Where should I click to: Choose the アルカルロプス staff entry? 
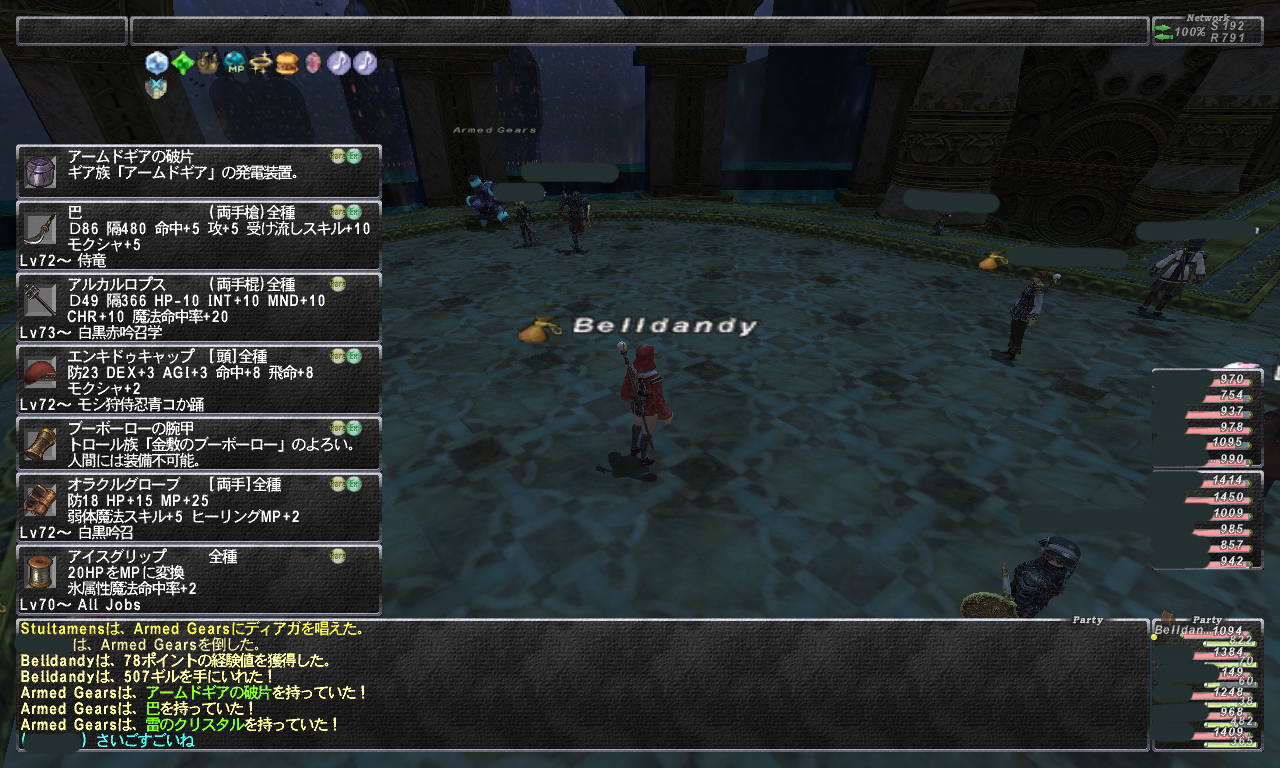[x=199, y=308]
